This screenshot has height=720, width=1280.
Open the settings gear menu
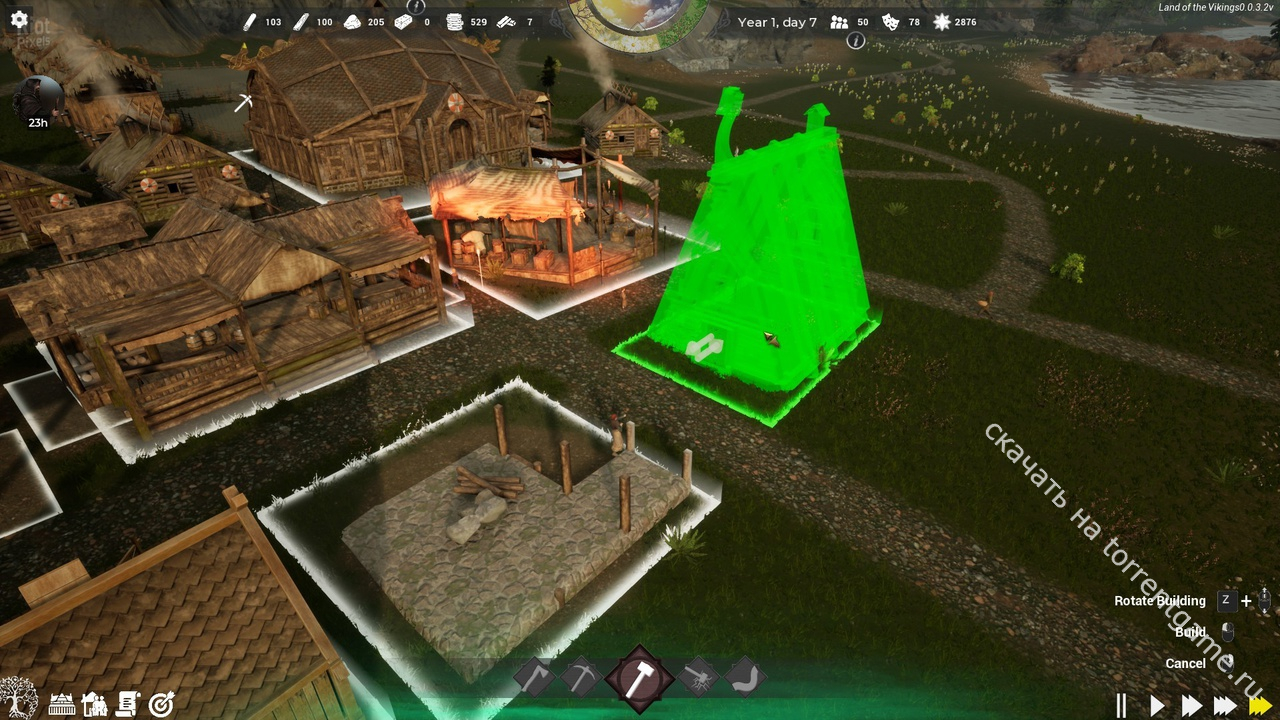19,19
